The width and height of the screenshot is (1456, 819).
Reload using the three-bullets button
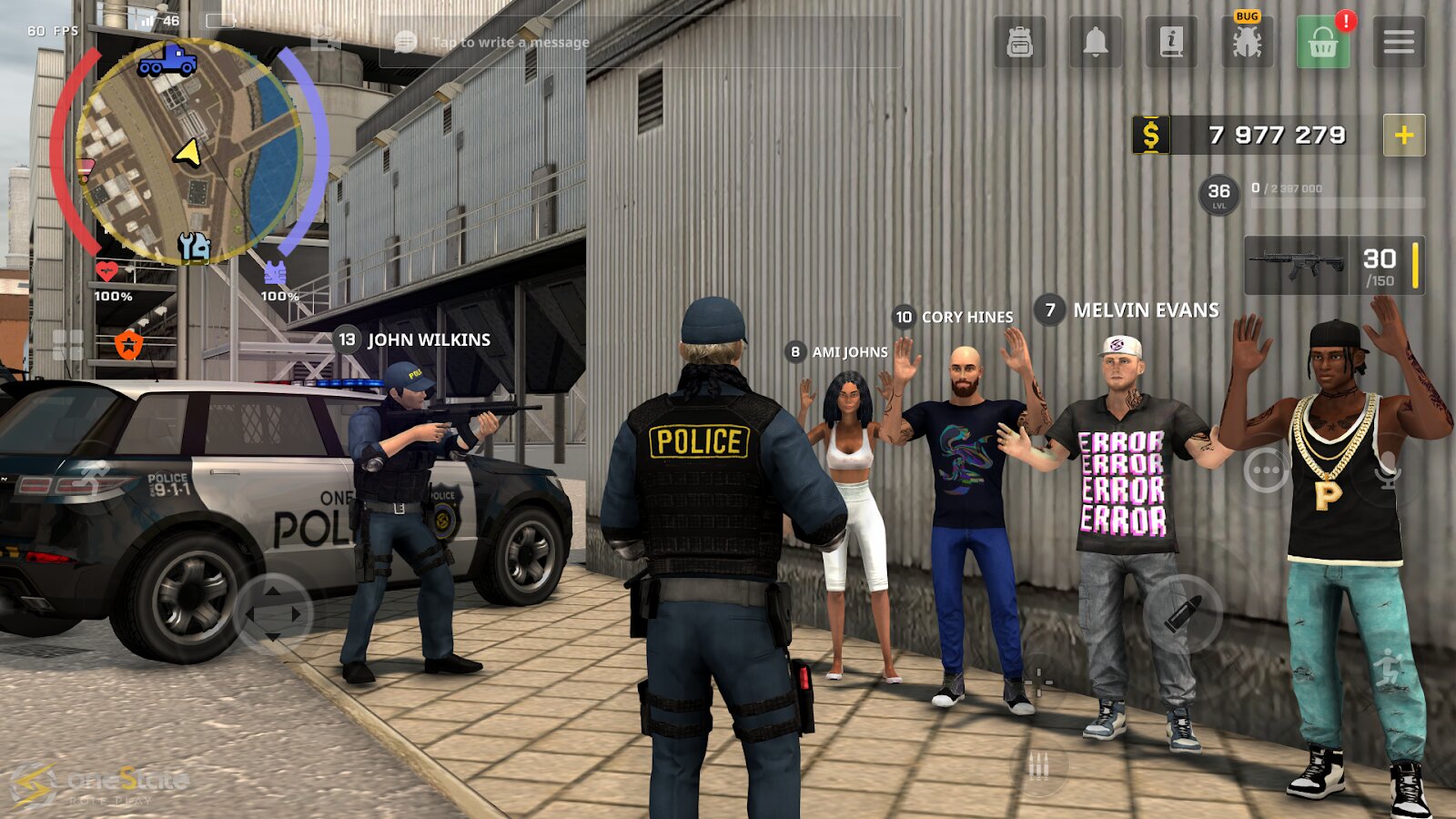(1038, 766)
